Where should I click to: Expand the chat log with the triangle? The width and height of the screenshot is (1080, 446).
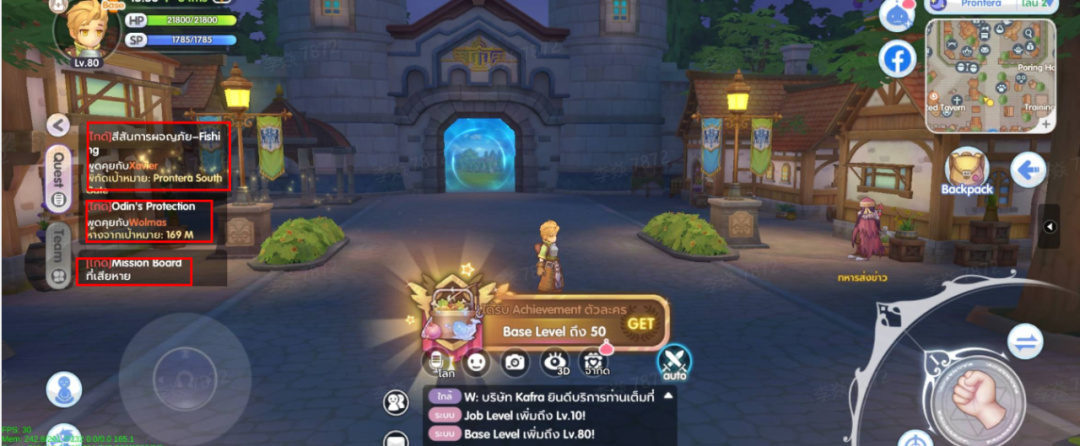668,396
